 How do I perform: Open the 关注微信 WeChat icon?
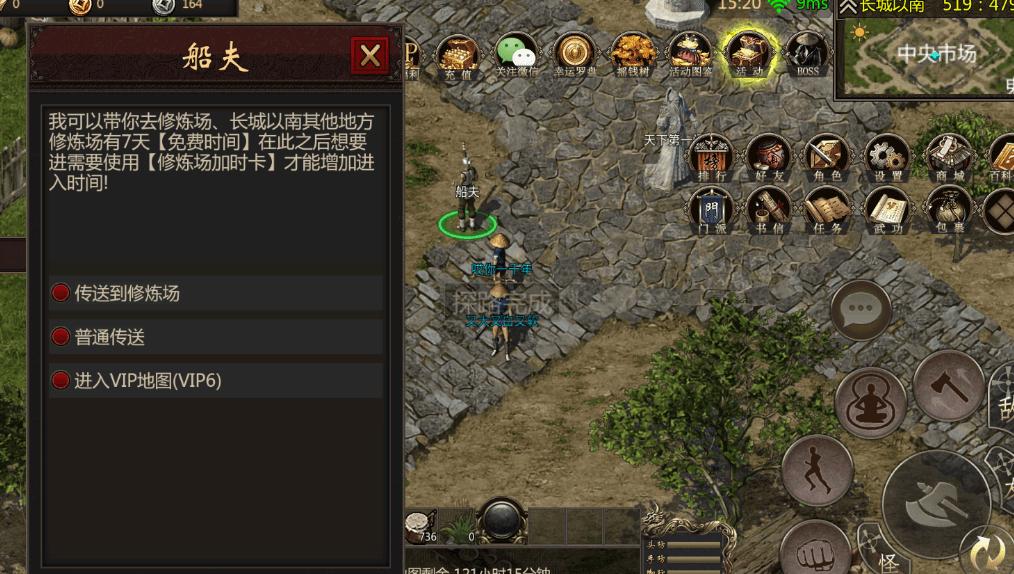coord(517,55)
